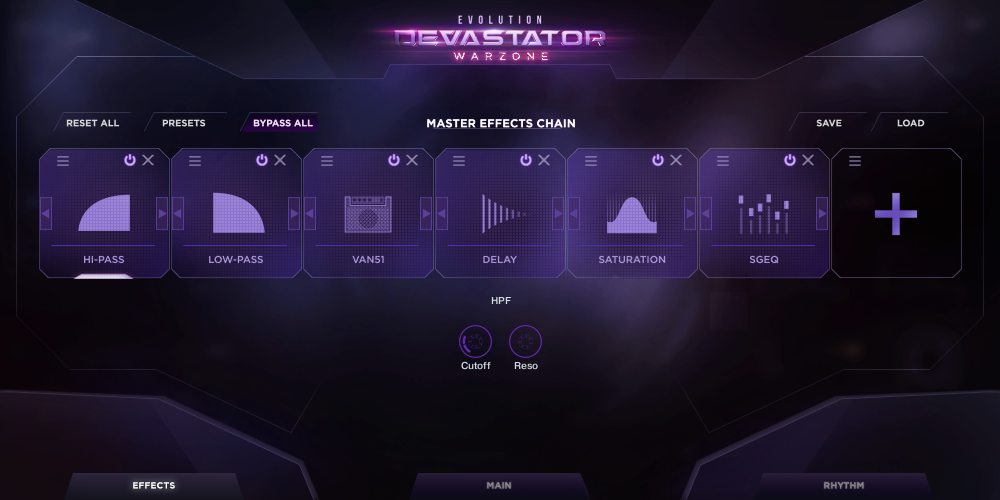Open the PRESETS menu

point(183,123)
